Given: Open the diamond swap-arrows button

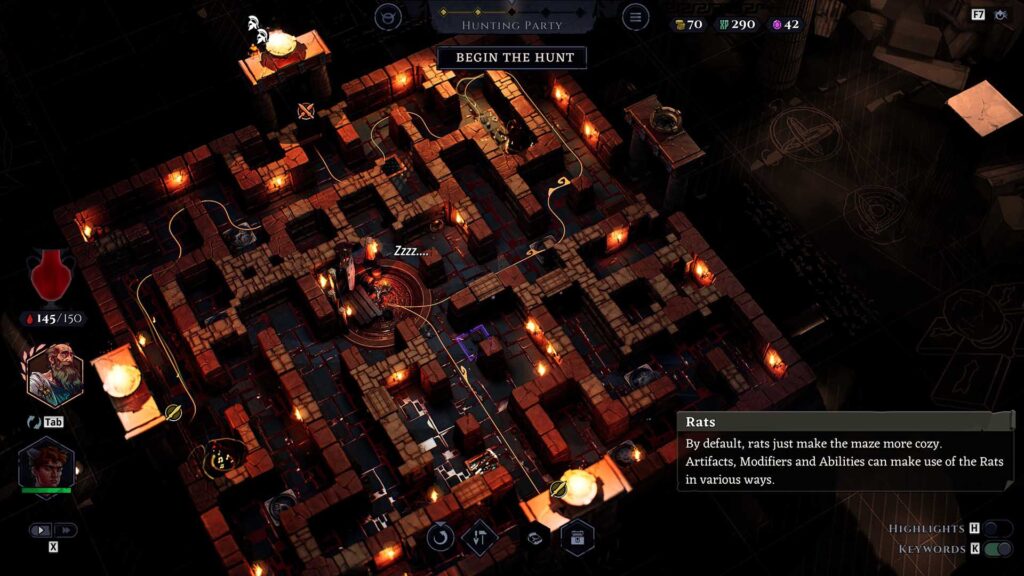Looking at the screenshot, I should tap(481, 537).
